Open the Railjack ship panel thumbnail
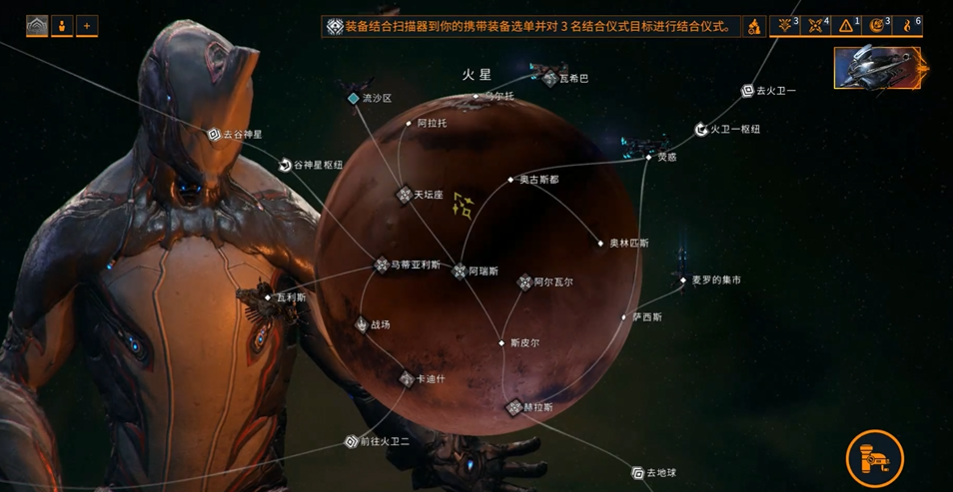This screenshot has width=953, height=492. click(x=881, y=66)
